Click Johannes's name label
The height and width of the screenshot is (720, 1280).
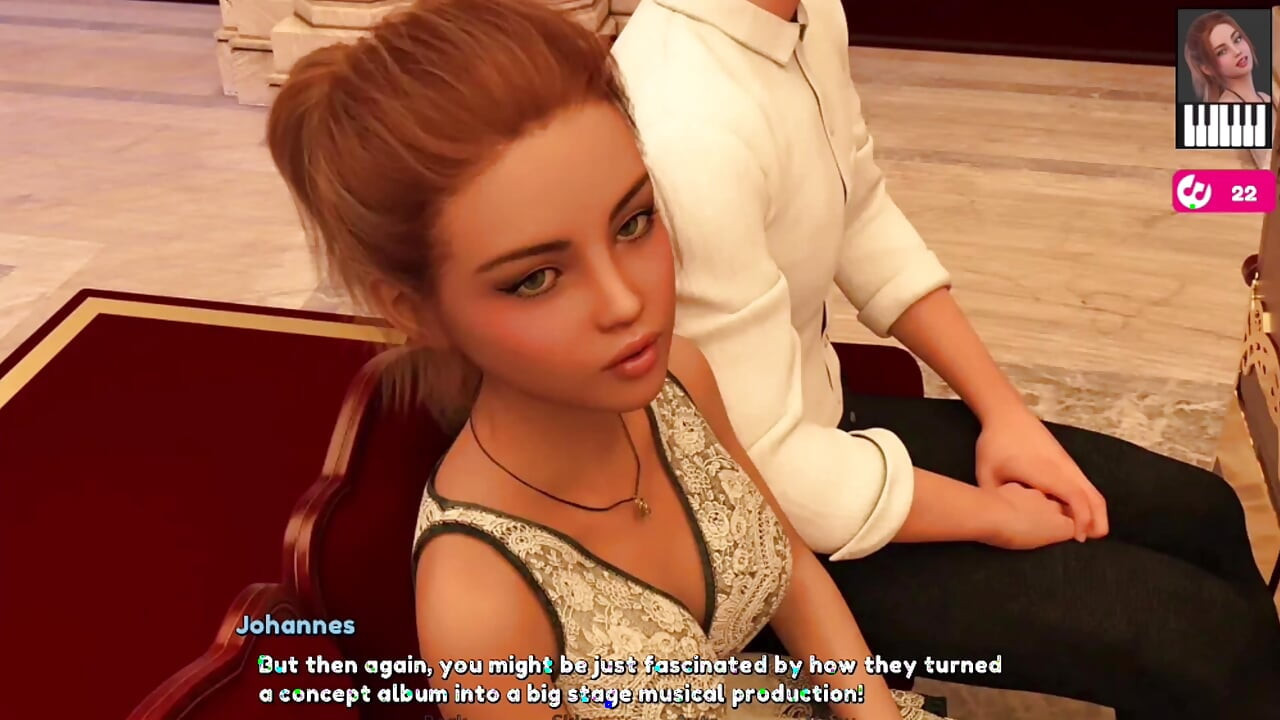point(296,625)
